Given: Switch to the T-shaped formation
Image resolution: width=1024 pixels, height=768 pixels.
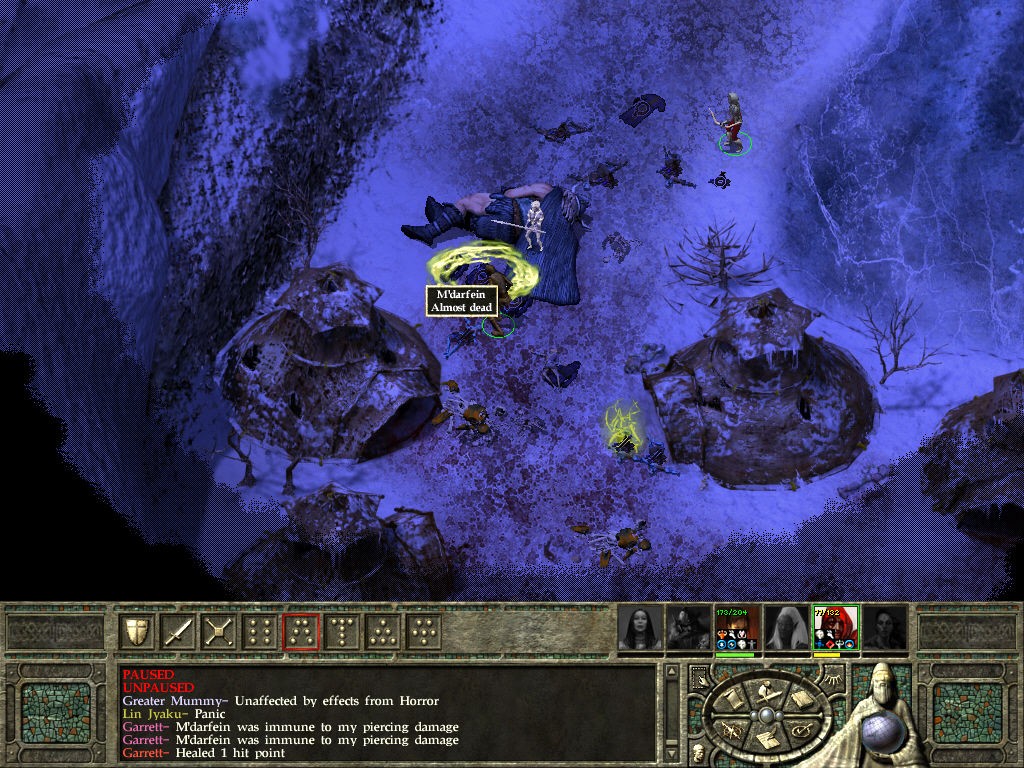Looking at the screenshot, I should click(342, 631).
